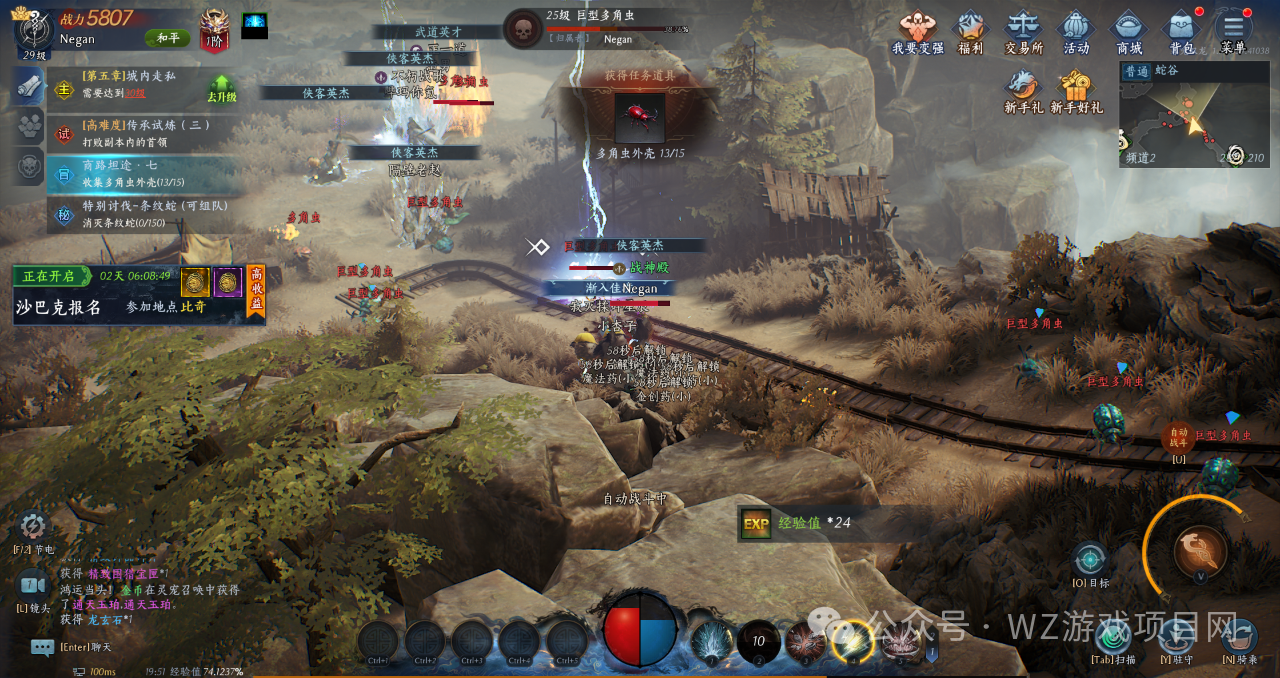1280x678 pixels.
Task: Open the 背包 backpack inventory
Action: (x=1182, y=30)
